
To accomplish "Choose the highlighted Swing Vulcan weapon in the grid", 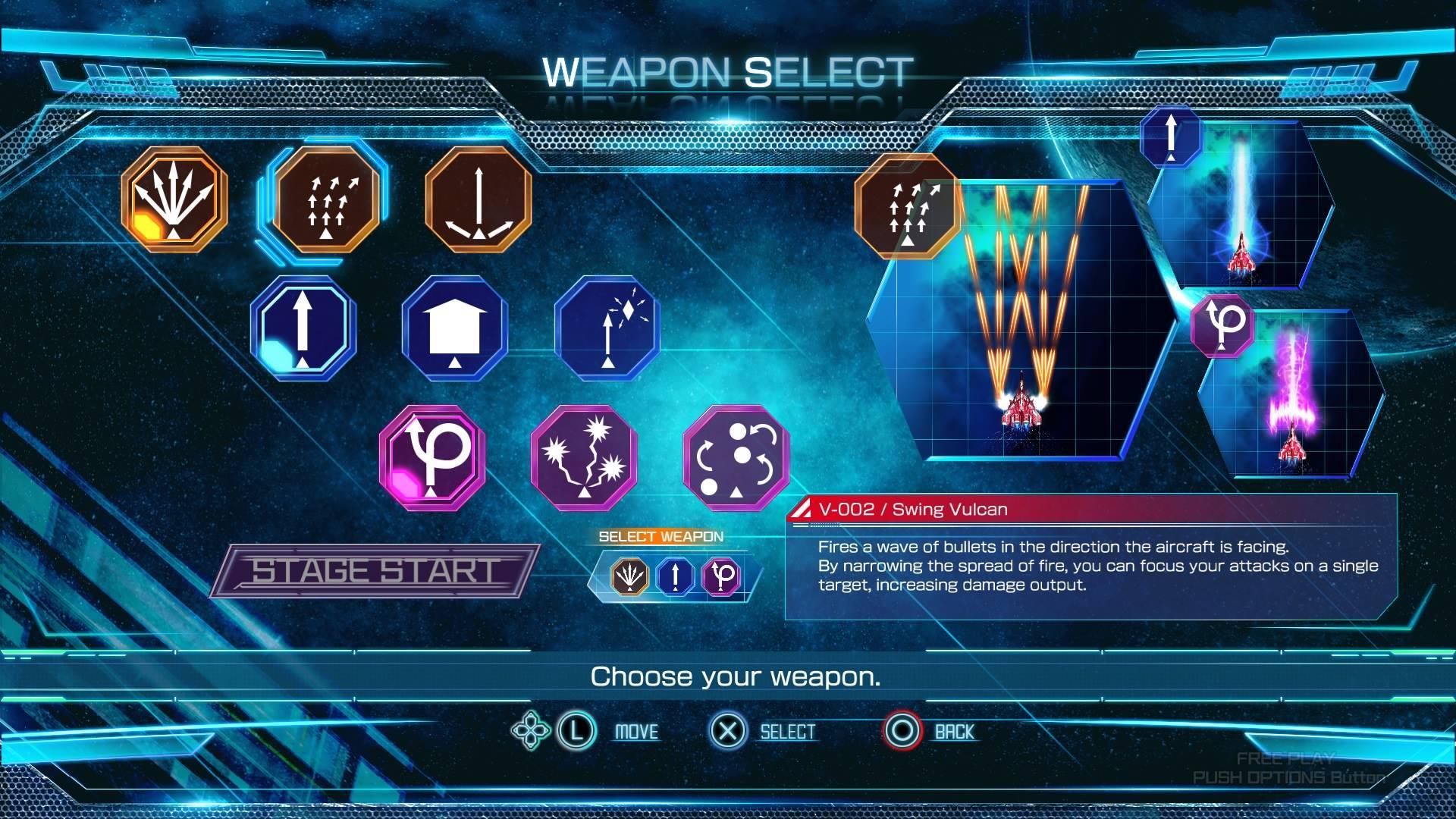I will [x=326, y=199].
